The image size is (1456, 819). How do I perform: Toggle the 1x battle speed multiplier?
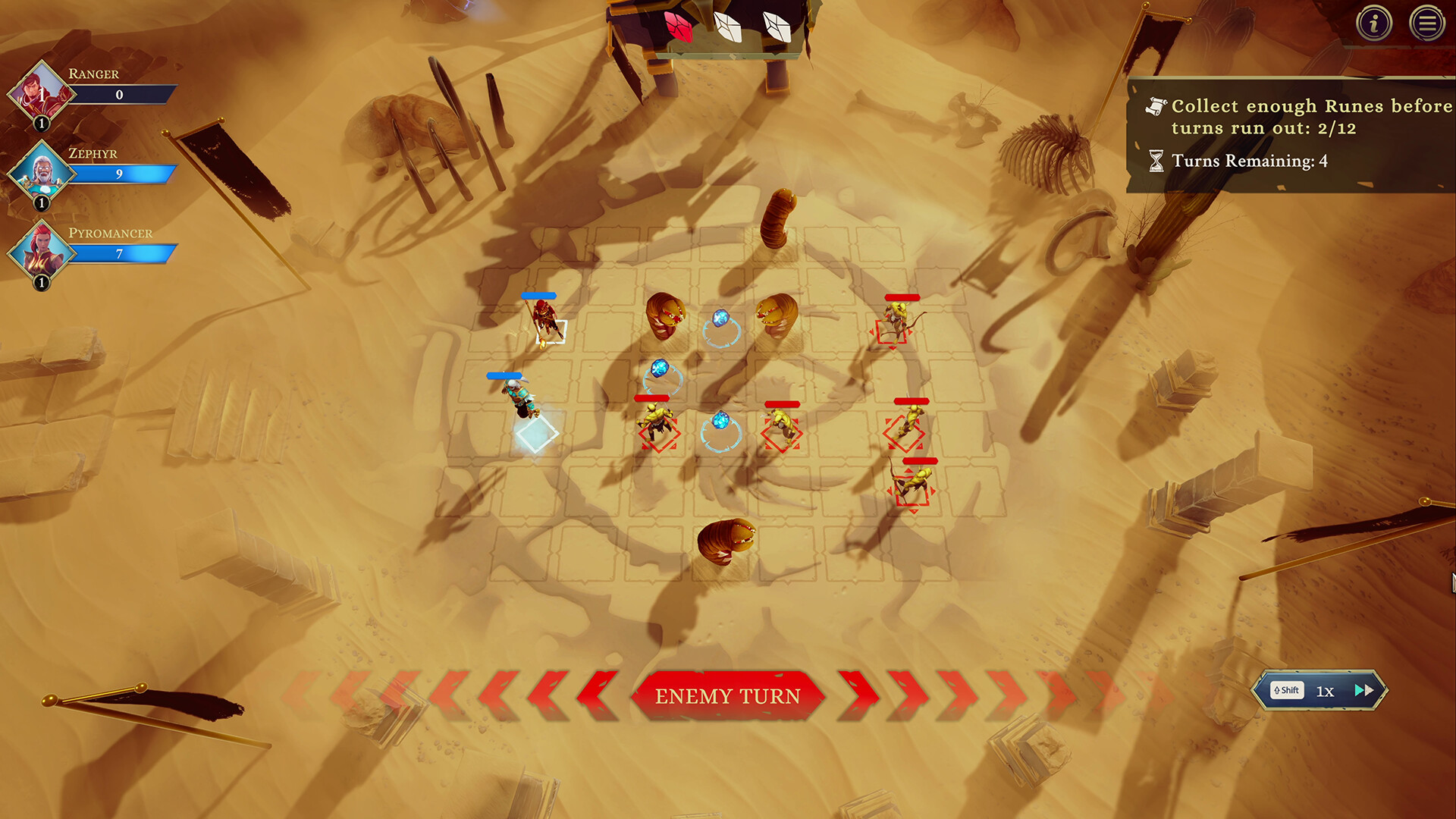[1326, 691]
